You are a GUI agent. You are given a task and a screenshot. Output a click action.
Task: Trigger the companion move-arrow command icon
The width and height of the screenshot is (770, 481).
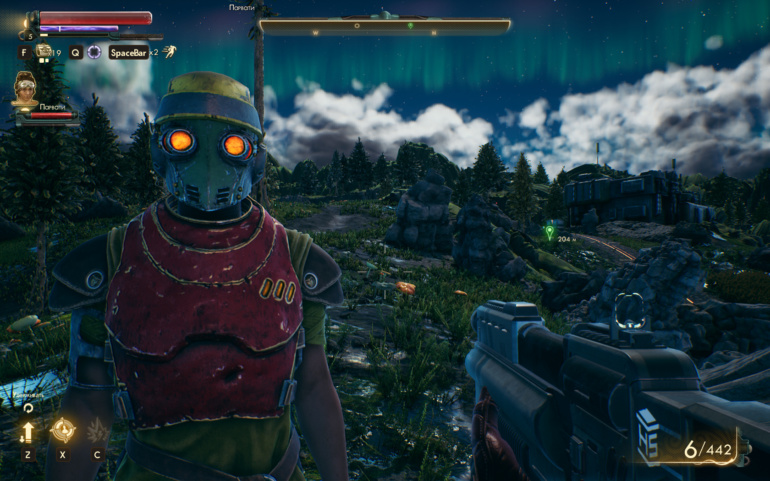point(27,432)
